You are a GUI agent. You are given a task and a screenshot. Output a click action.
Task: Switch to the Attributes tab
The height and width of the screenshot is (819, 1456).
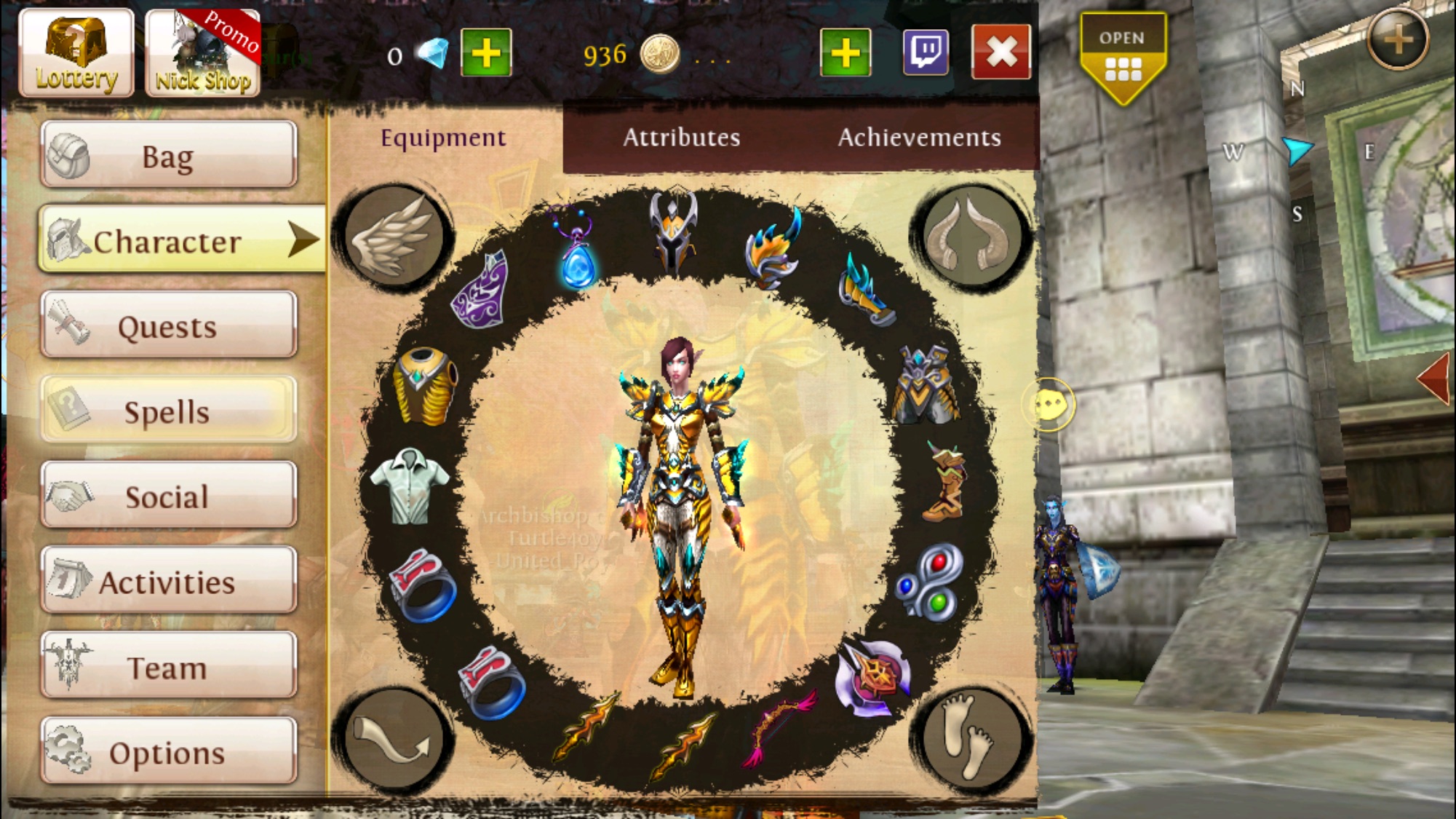[x=681, y=138]
